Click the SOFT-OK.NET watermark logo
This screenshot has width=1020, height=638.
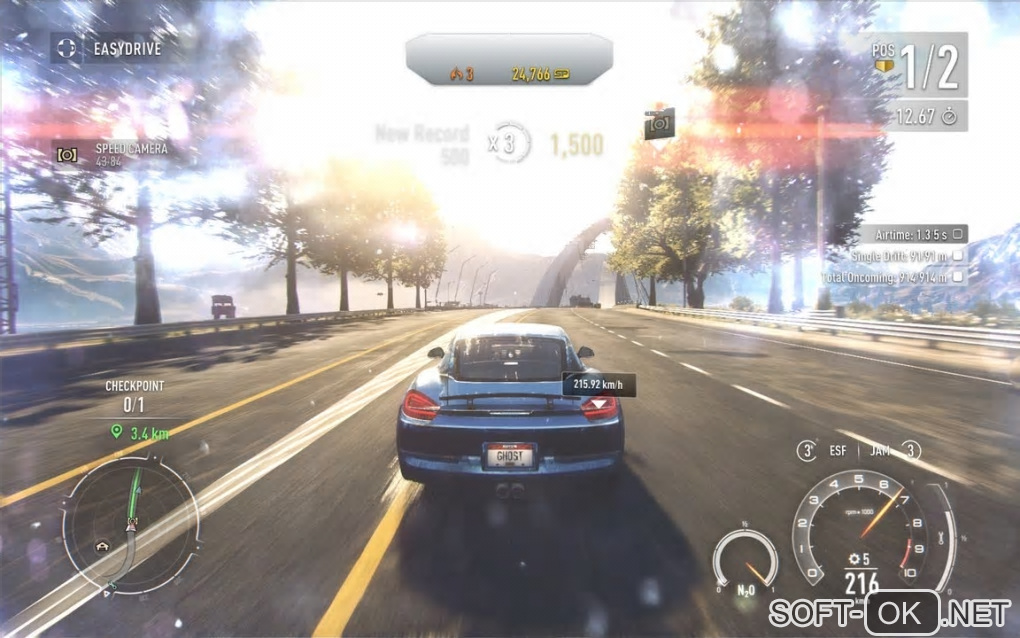click(890, 610)
